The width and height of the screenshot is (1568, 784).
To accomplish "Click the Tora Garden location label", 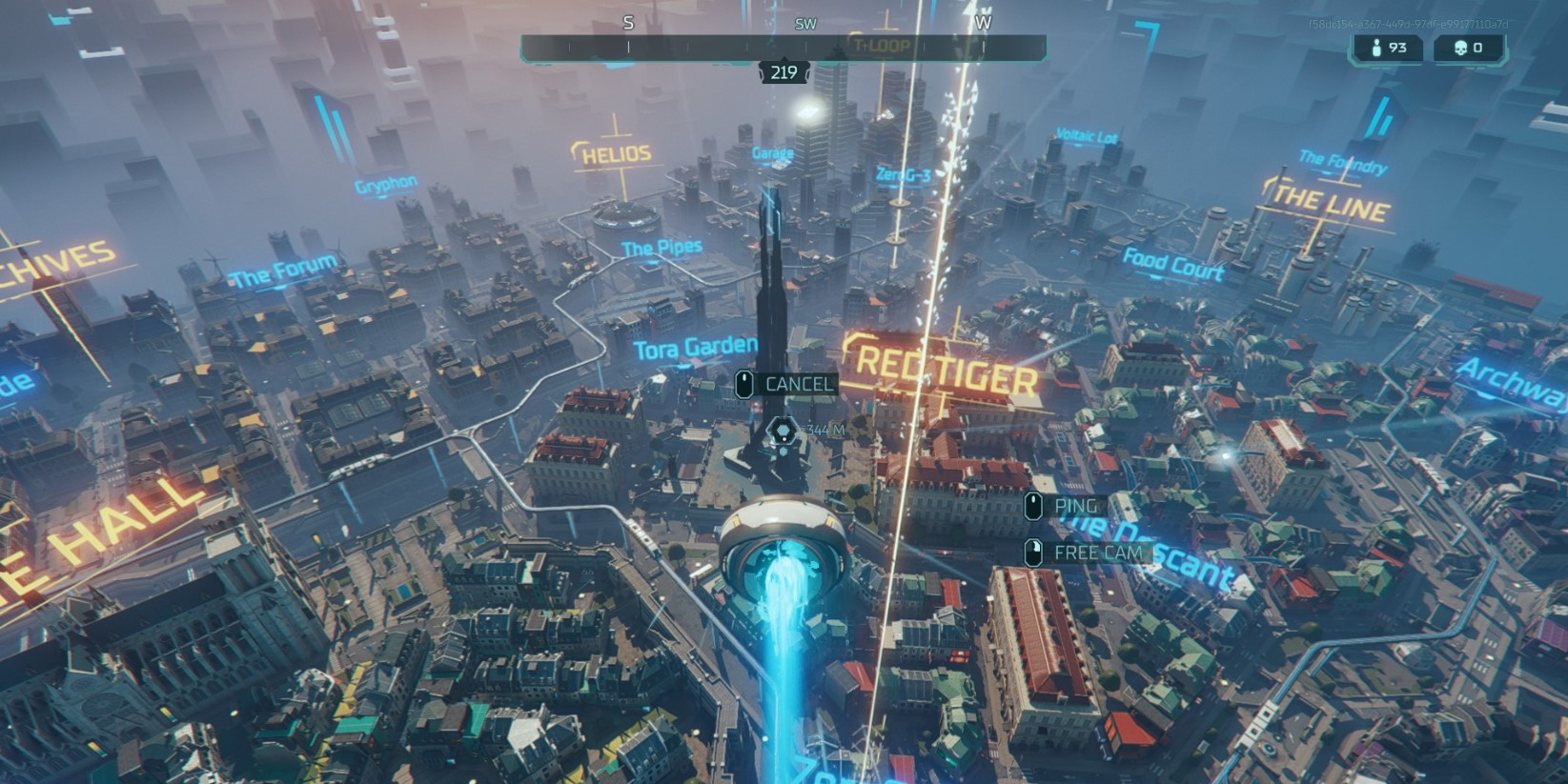I will tap(697, 349).
